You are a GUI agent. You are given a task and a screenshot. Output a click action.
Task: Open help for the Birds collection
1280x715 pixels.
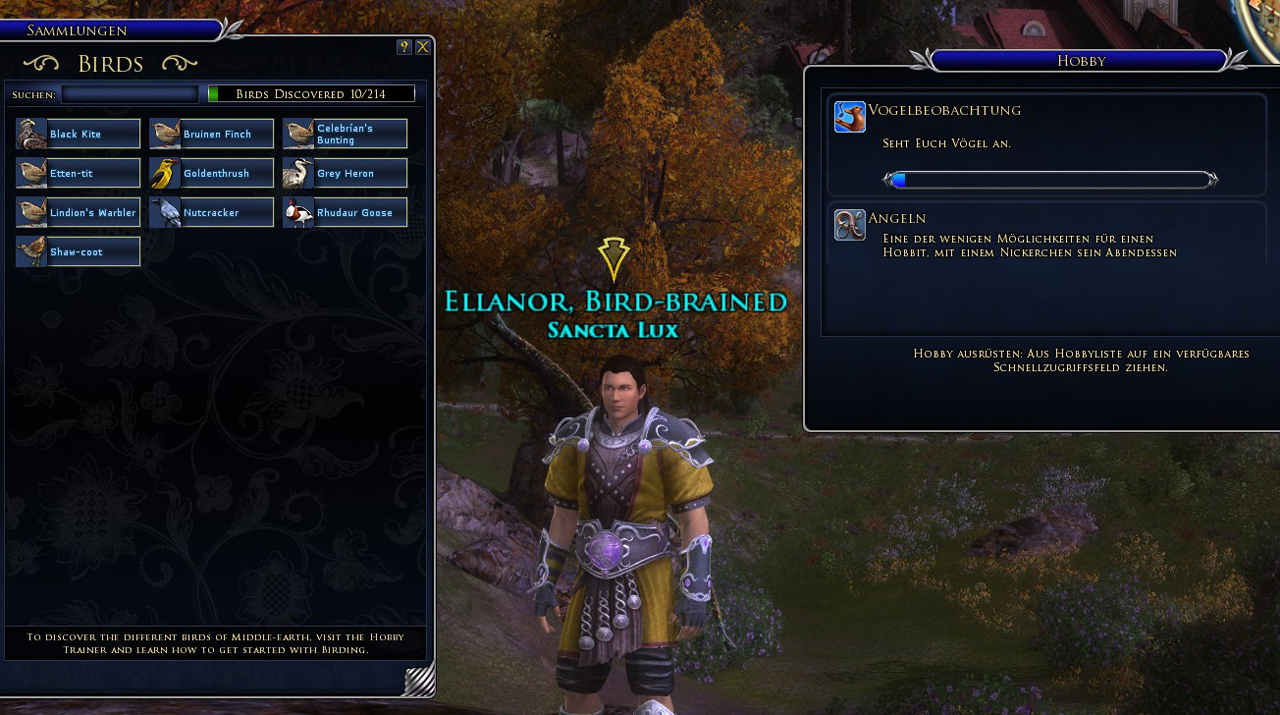click(404, 47)
